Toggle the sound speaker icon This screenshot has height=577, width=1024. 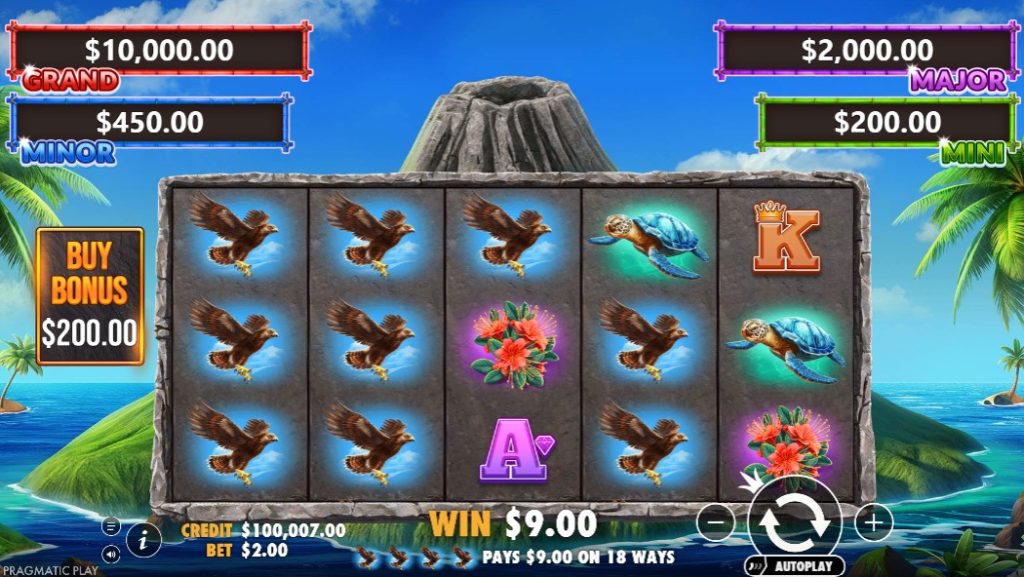111,552
